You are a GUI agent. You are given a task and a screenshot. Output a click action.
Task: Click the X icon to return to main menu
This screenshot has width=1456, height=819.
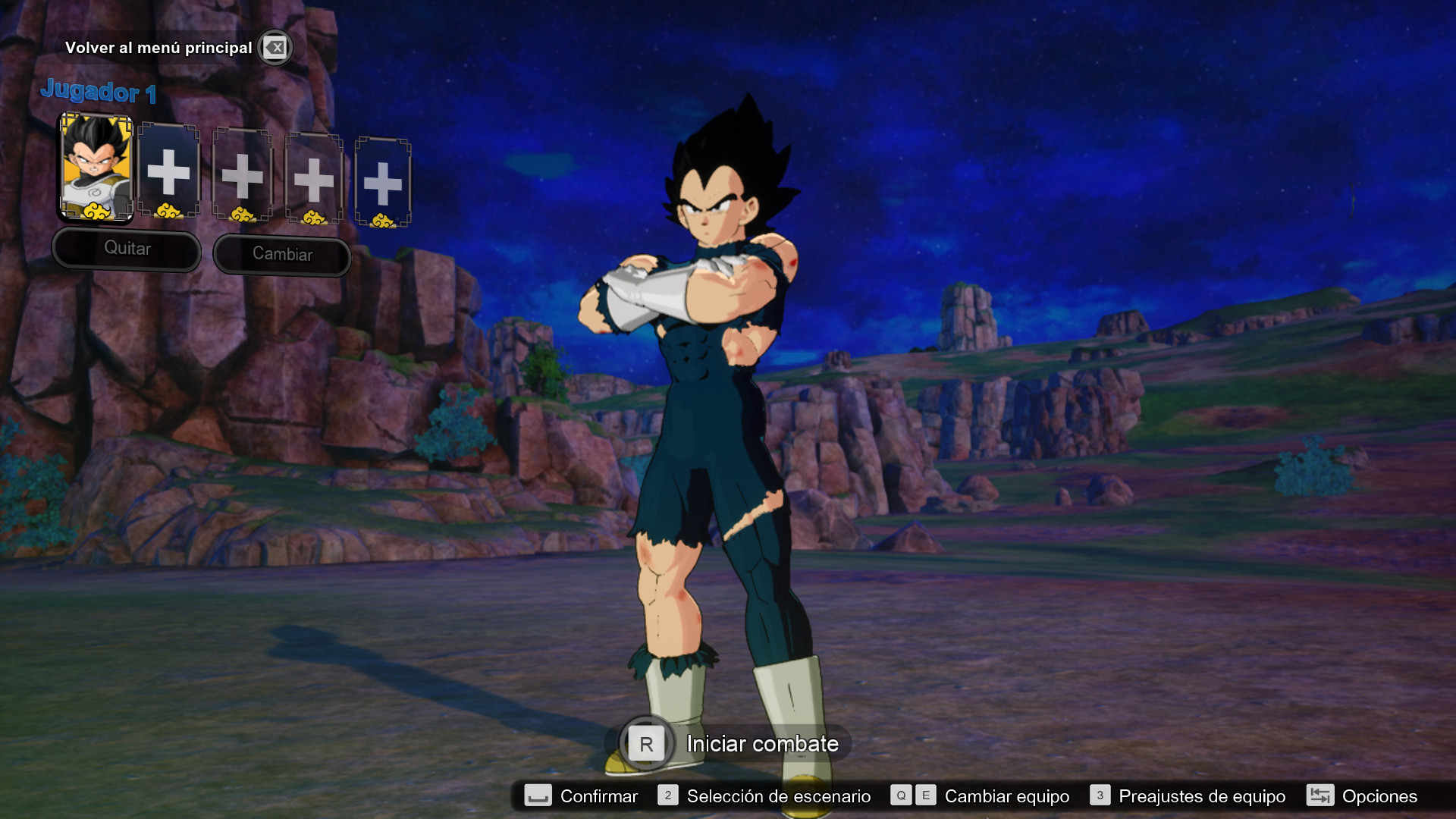(275, 48)
